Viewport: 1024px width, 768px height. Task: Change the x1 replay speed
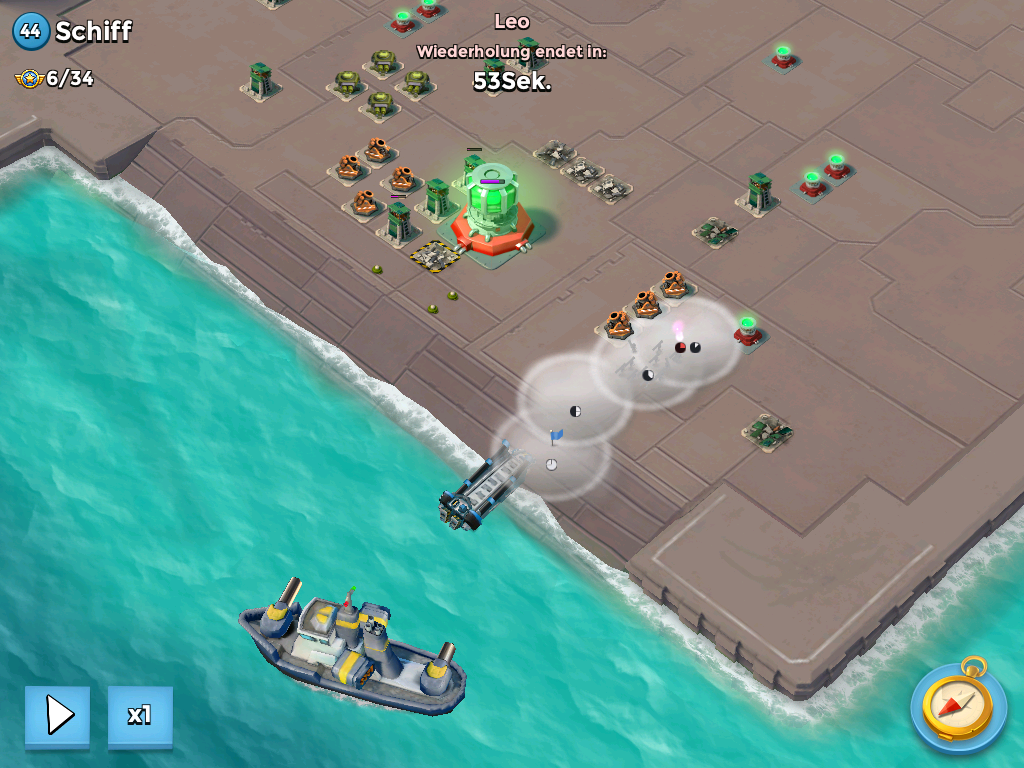[x=140, y=715]
